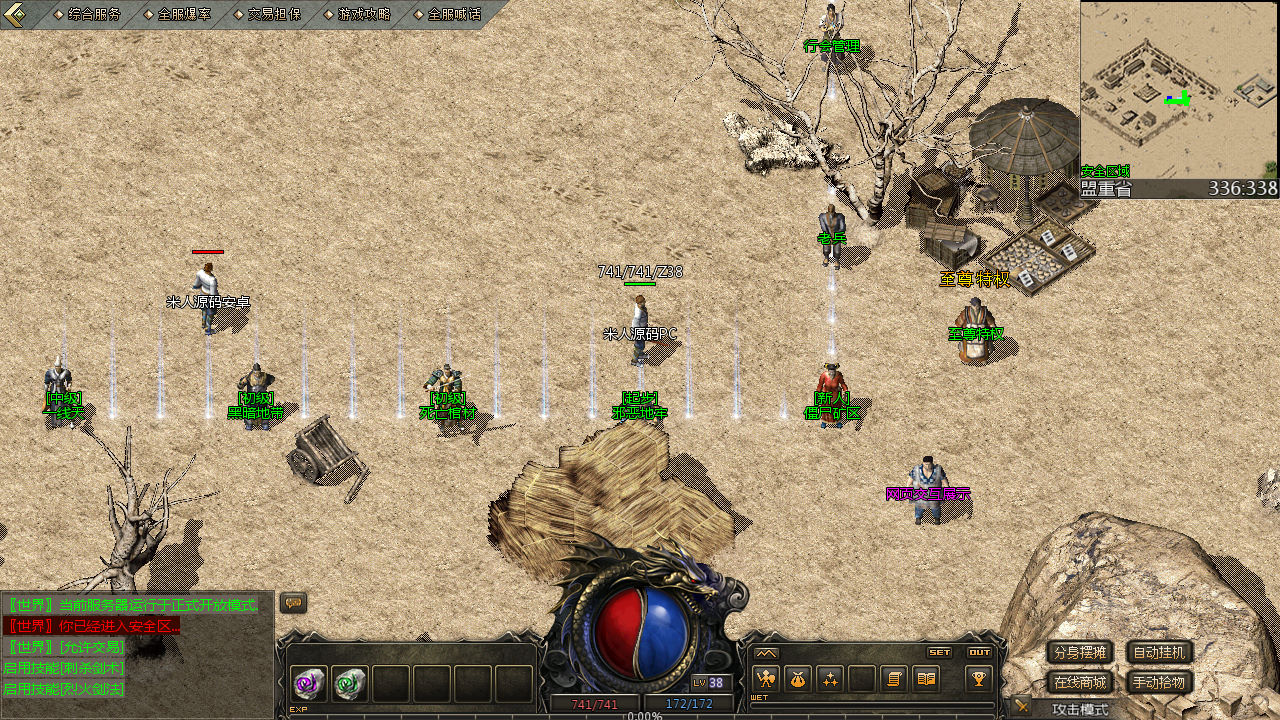Screen dimensions: 1280x720
Task: Collapse the top menu with the arrow icon
Action: click(14, 14)
